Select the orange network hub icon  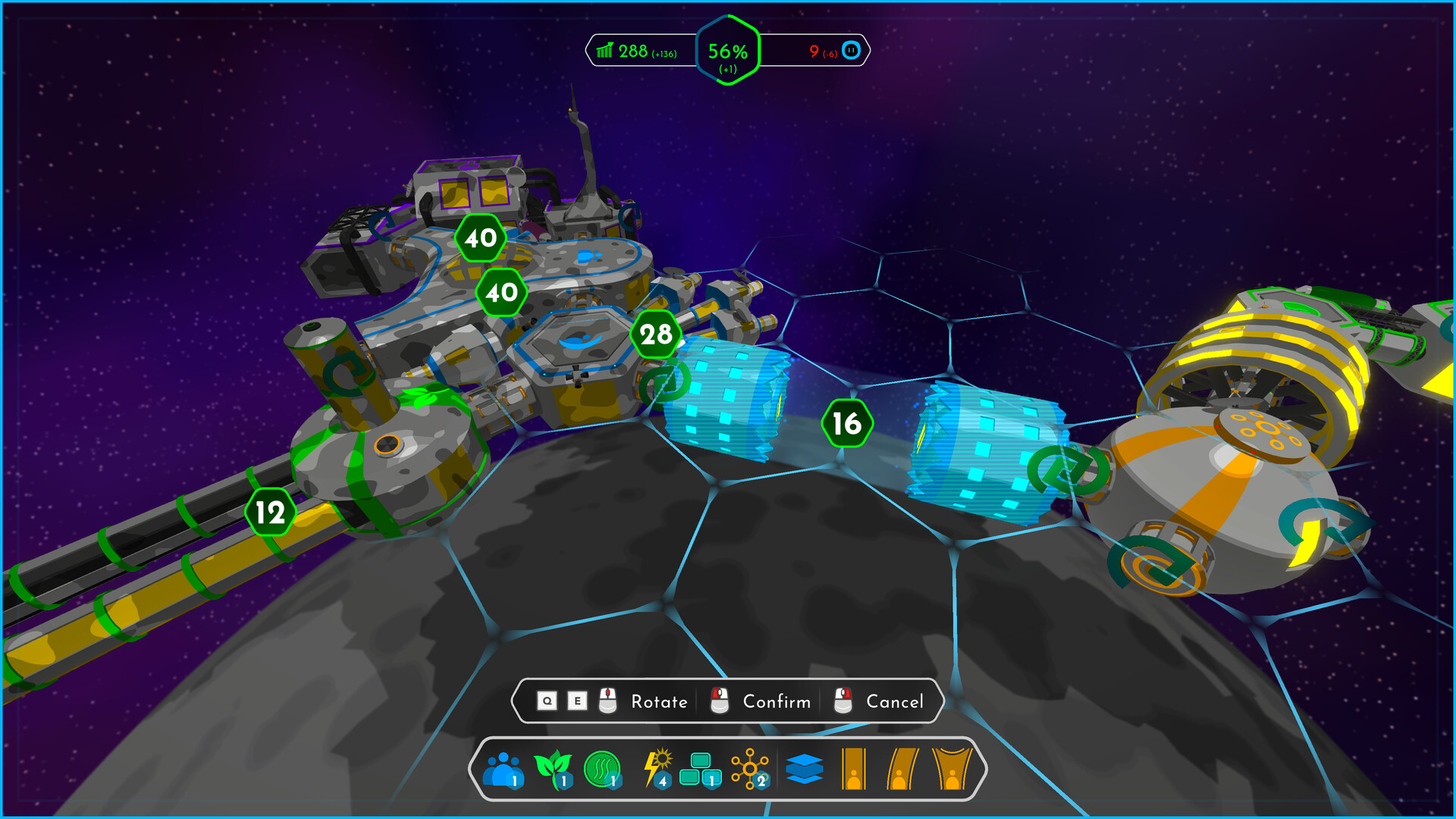tap(749, 769)
